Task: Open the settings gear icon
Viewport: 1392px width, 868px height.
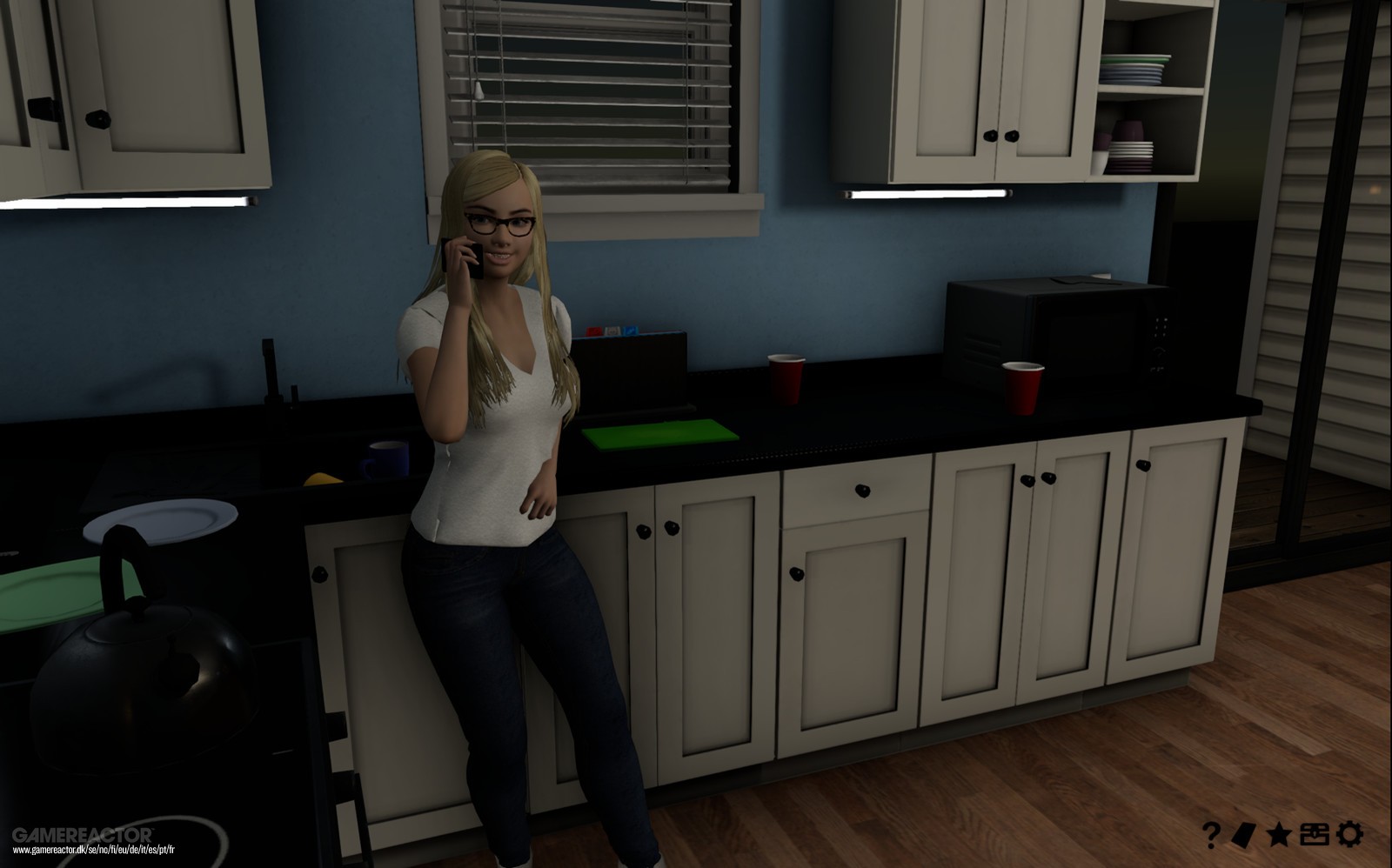Action: [1348, 833]
